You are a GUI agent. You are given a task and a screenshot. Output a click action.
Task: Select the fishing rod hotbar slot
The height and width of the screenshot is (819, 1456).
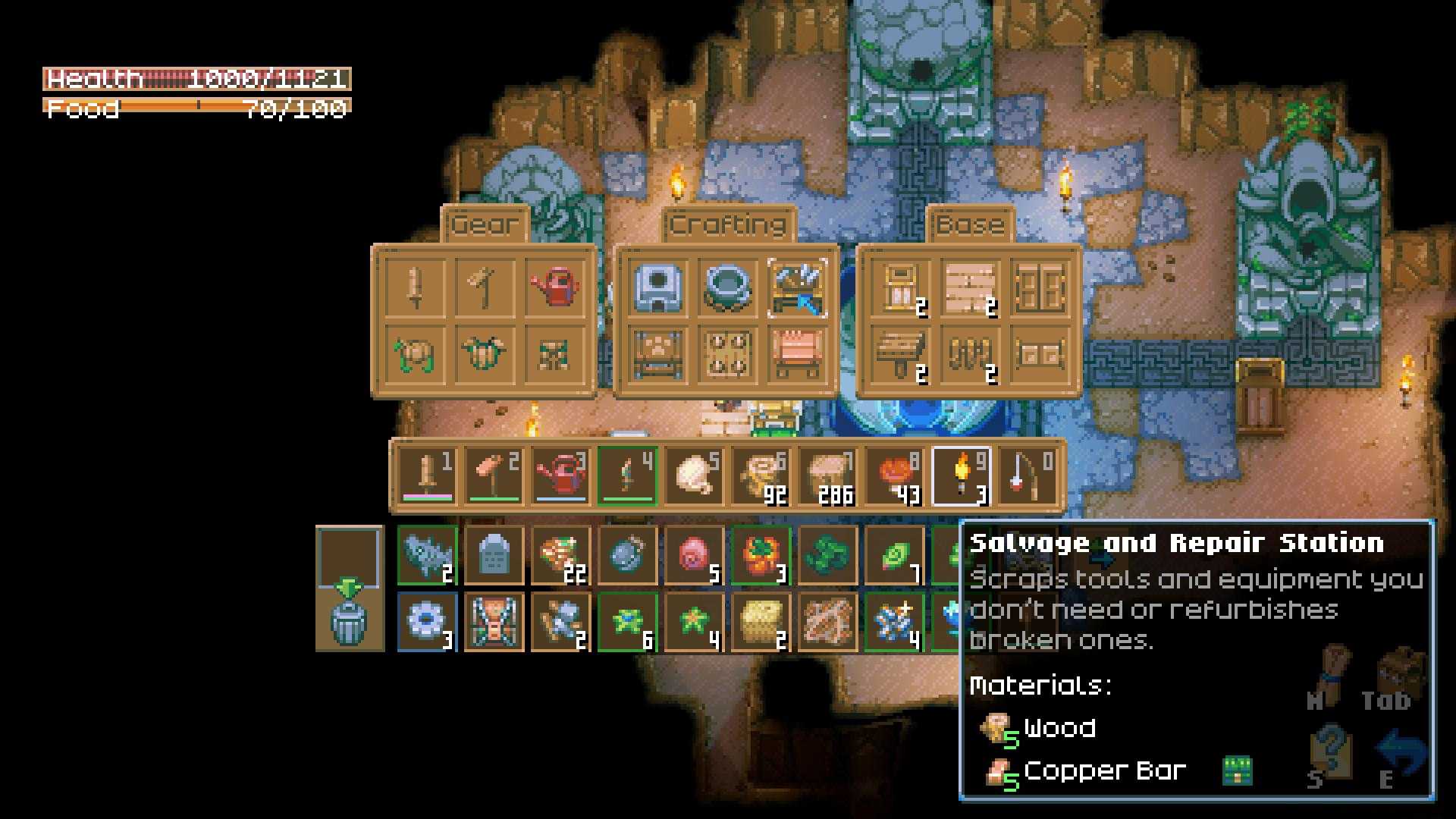[1028, 476]
